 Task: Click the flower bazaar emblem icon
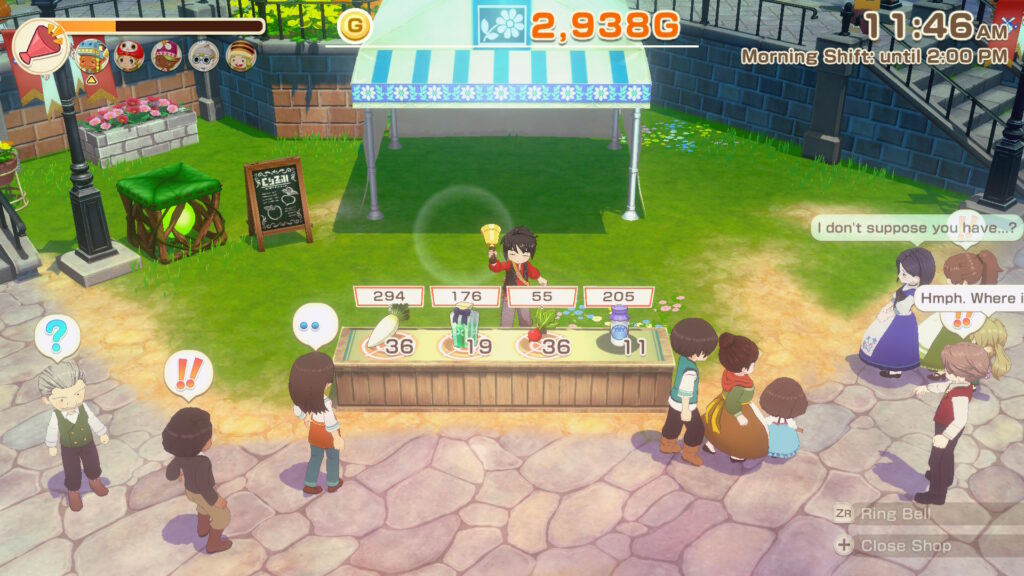[x=501, y=25]
